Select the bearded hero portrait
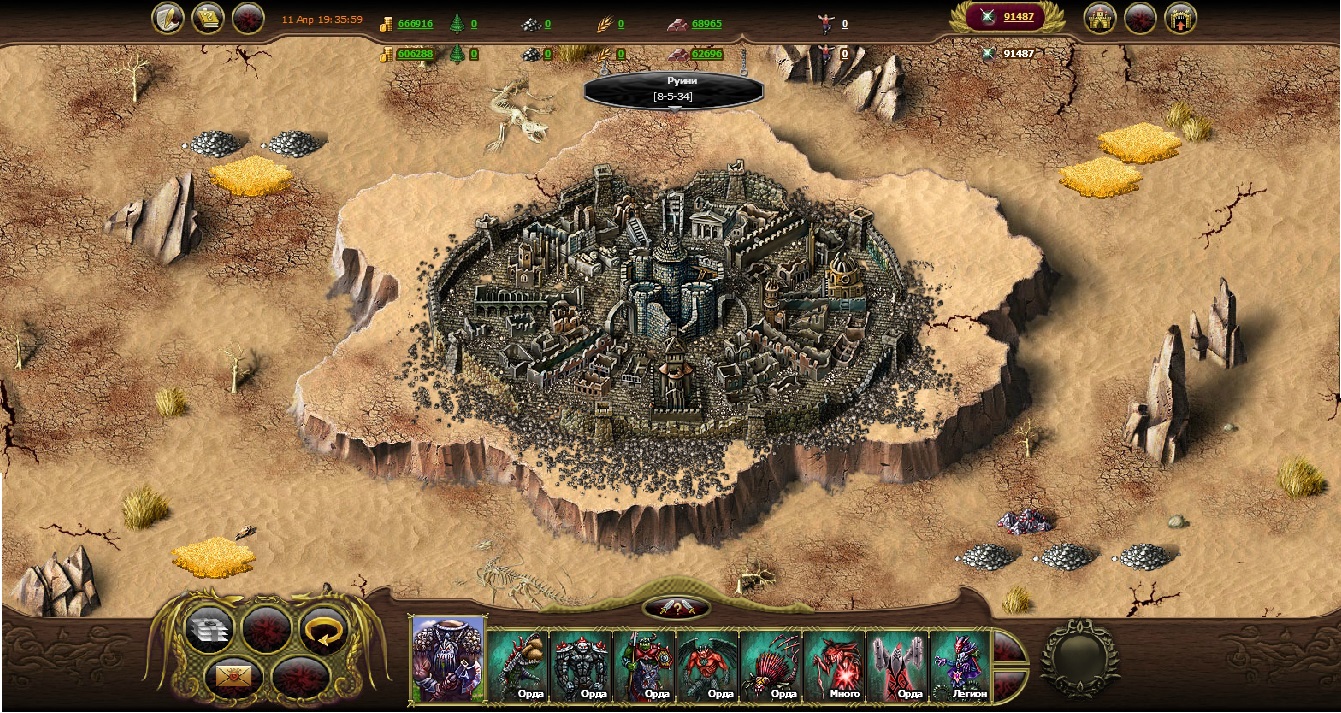This screenshot has height=713, width=1341. tap(448, 658)
